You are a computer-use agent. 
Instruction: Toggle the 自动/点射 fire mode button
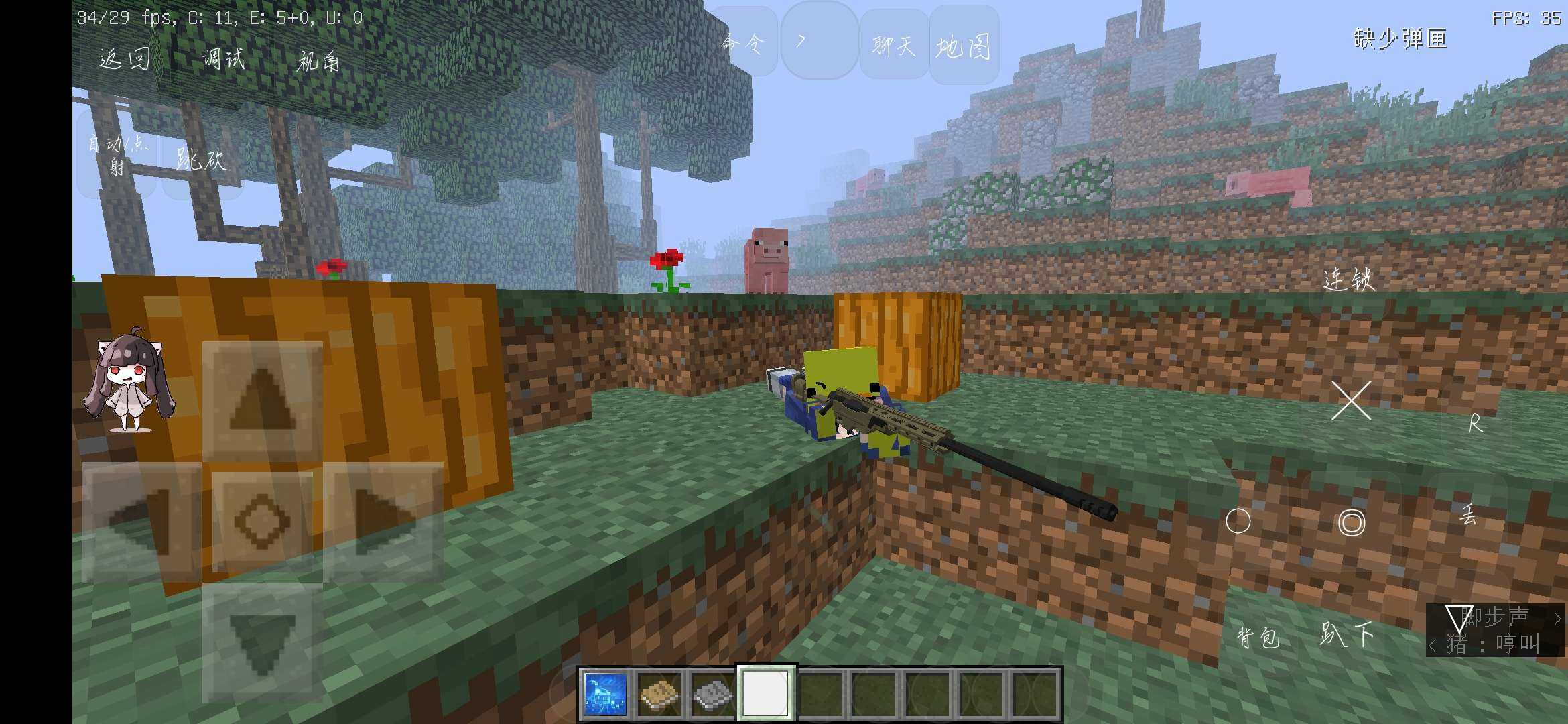[117, 154]
